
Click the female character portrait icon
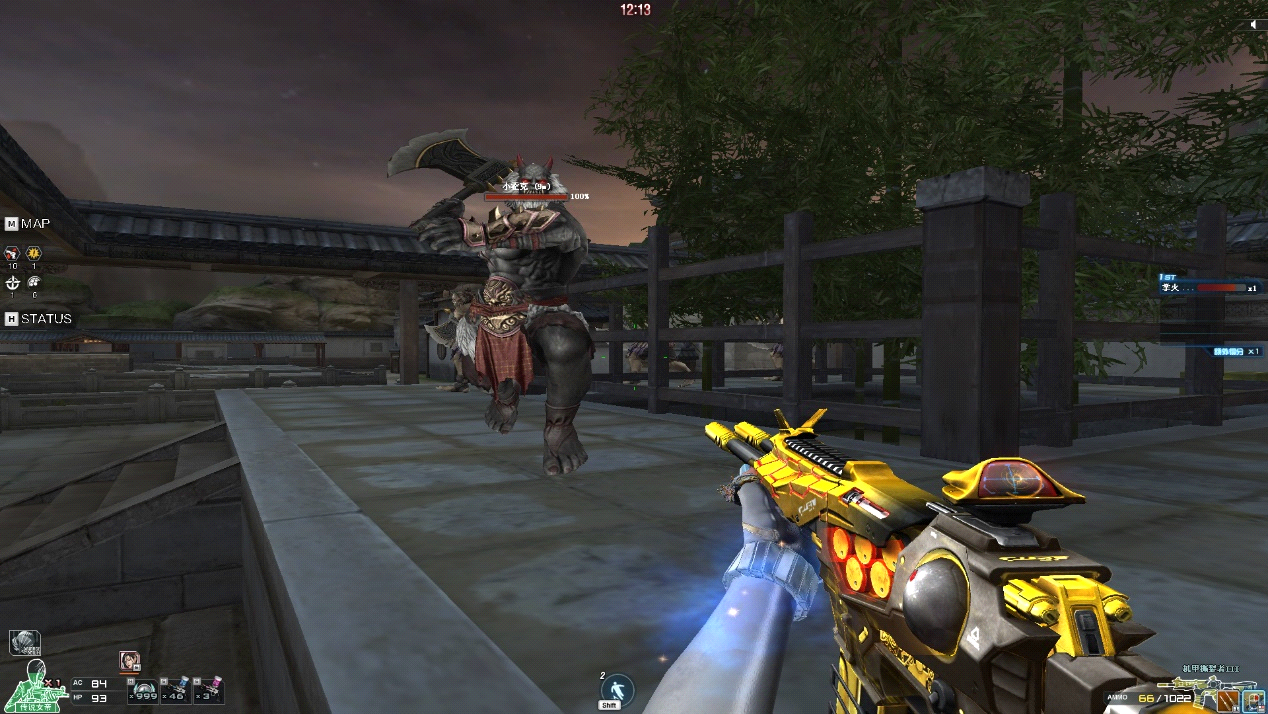(130, 661)
